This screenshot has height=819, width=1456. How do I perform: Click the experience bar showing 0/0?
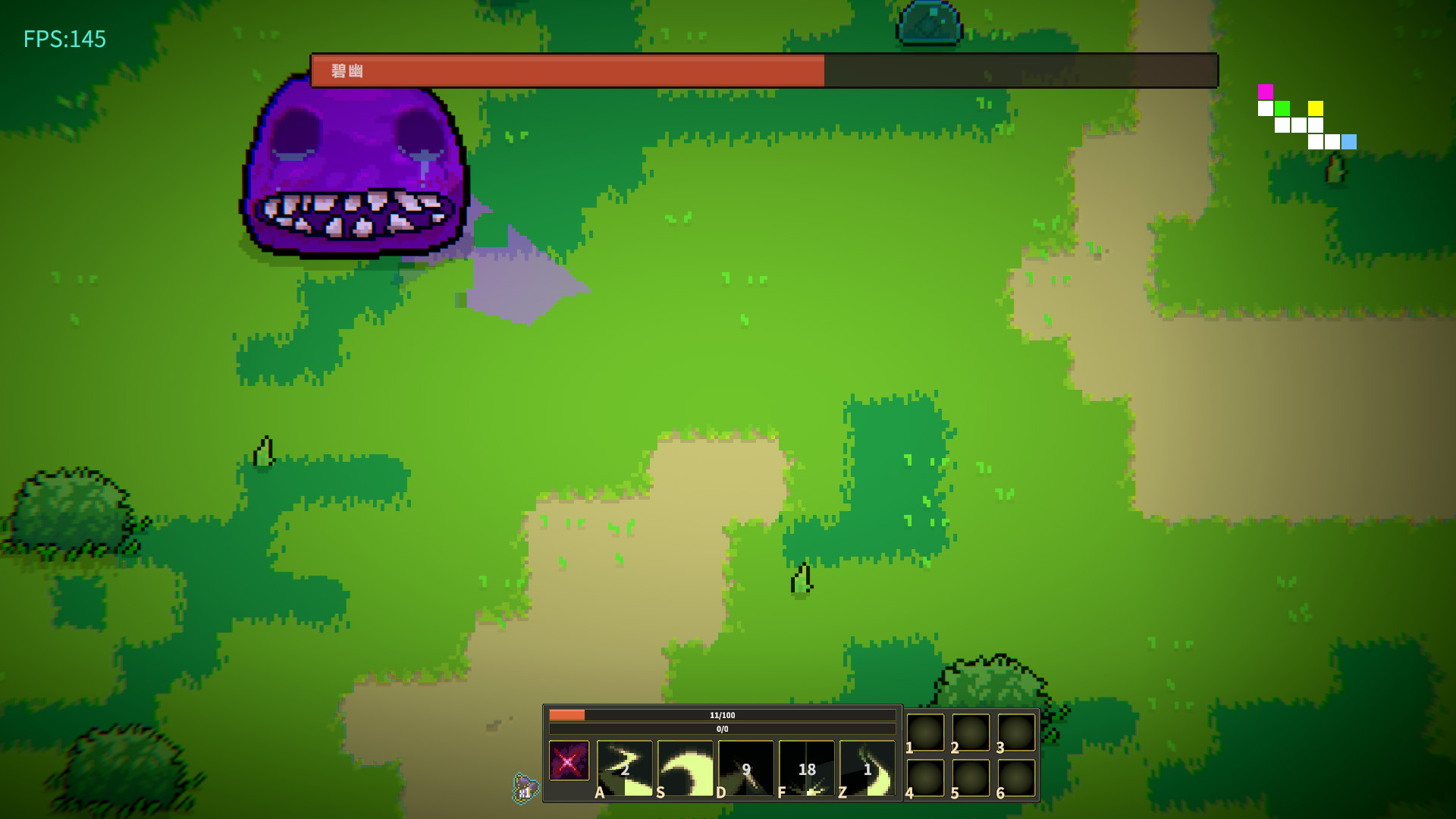tap(720, 728)
